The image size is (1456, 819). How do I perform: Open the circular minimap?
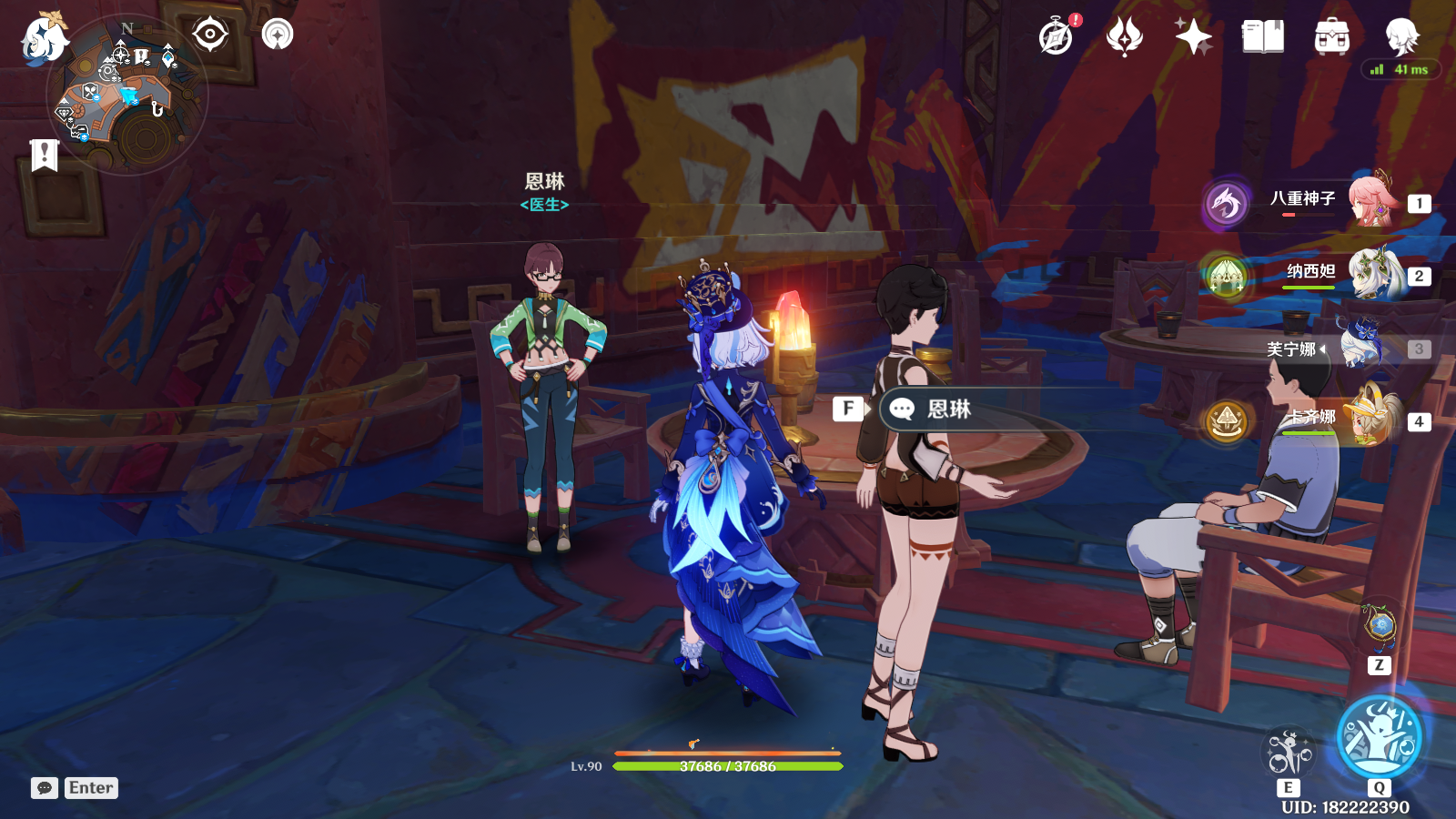point(127,96)
